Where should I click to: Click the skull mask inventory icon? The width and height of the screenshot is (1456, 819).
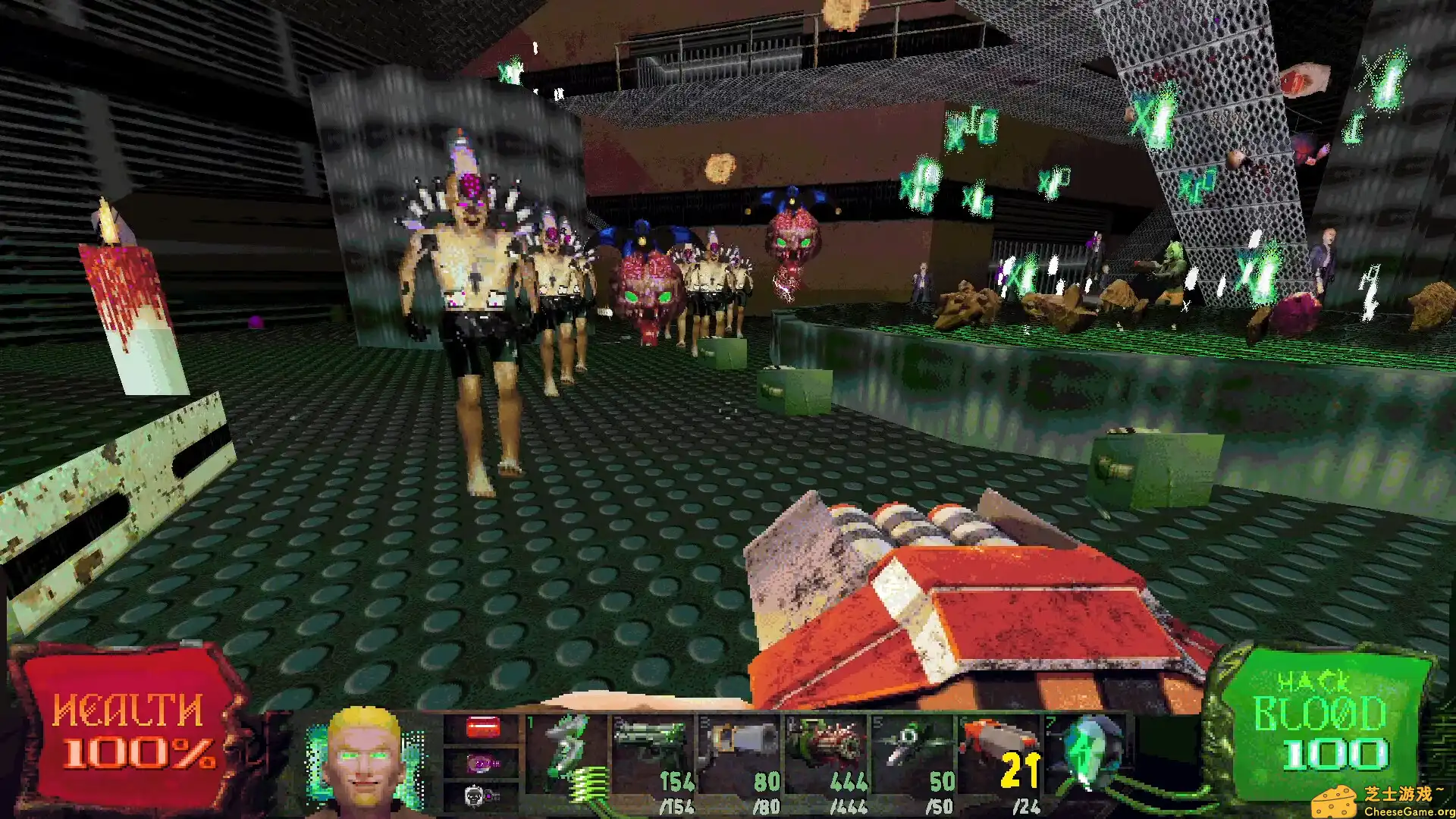(474, 796)
